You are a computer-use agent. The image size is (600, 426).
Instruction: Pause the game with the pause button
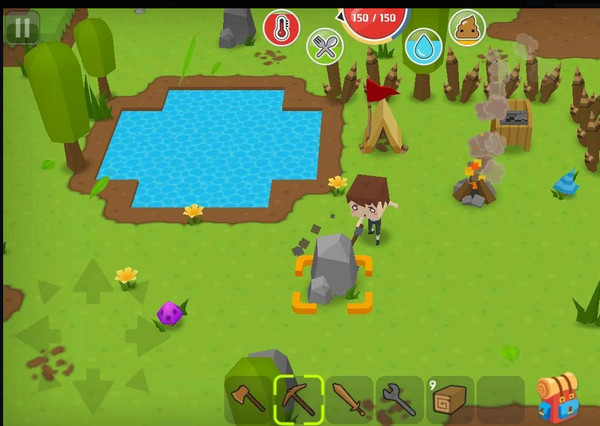point(21,28)
